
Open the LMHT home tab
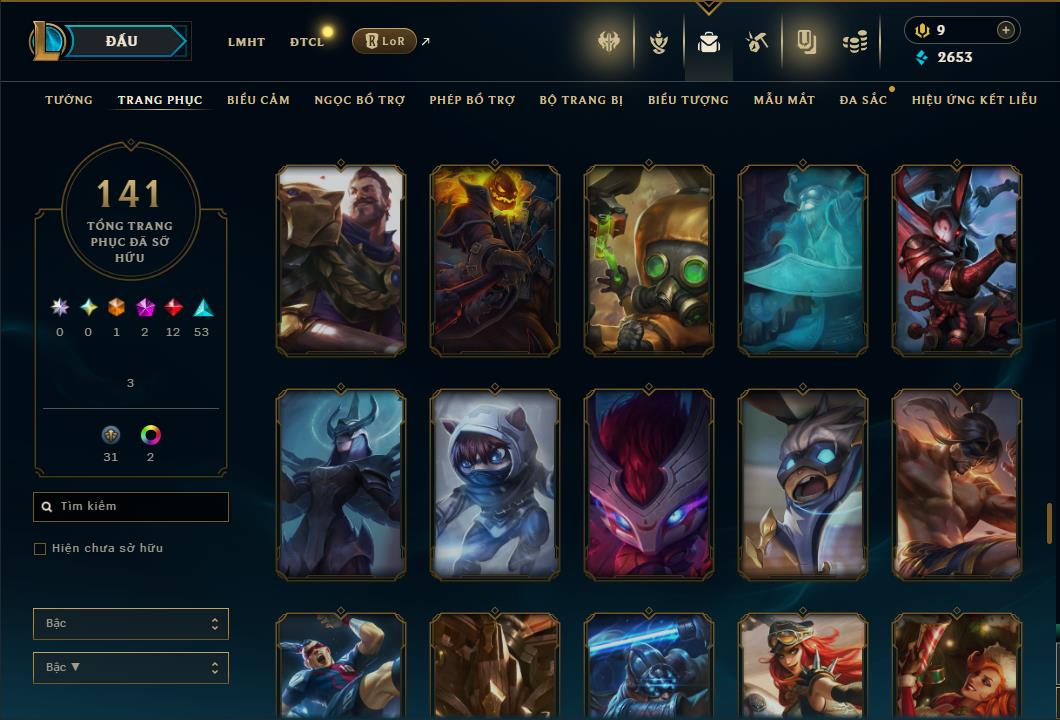(246, 42)
